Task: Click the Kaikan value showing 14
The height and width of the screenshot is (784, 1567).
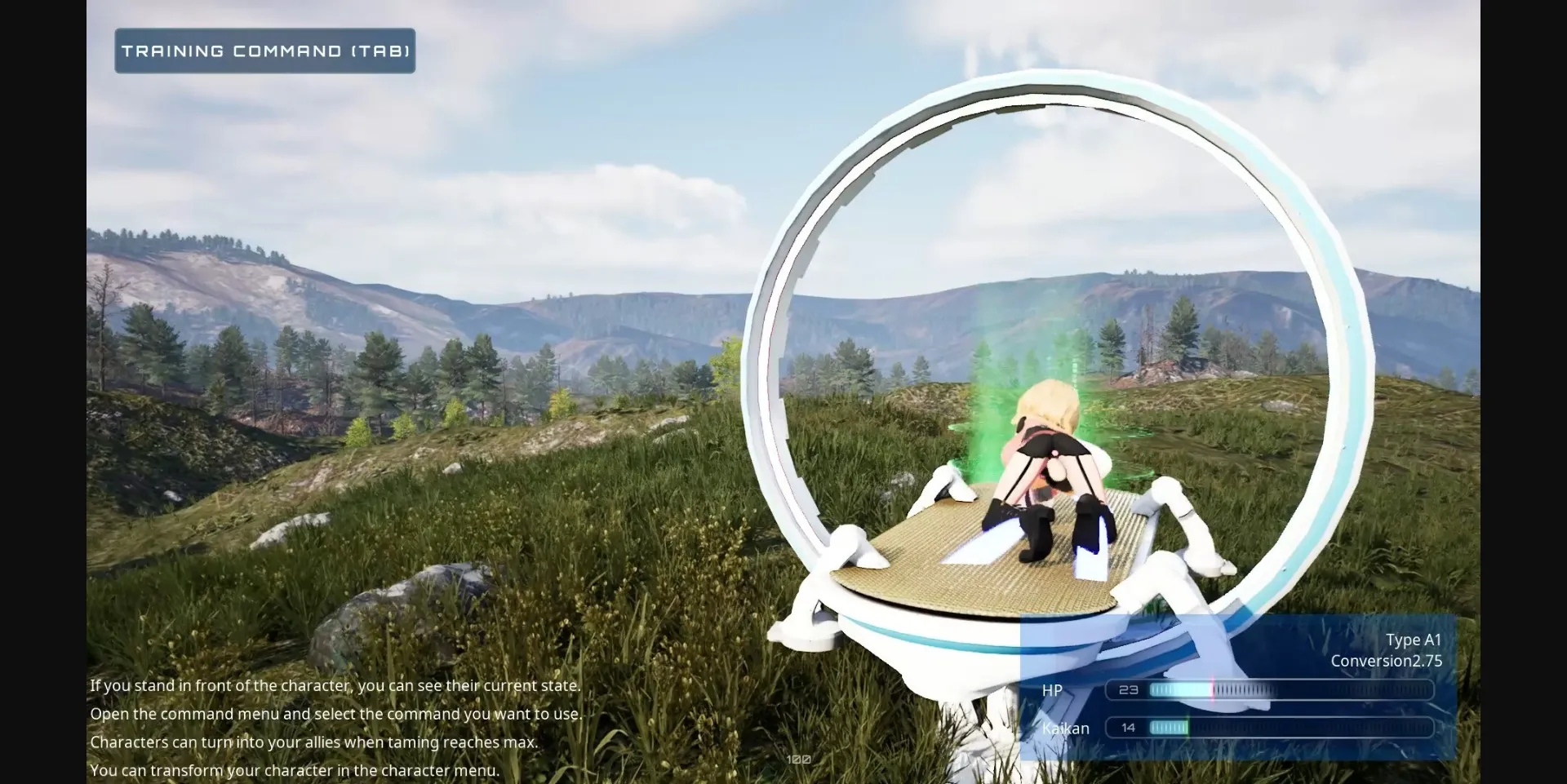Action: [1127, 727]
